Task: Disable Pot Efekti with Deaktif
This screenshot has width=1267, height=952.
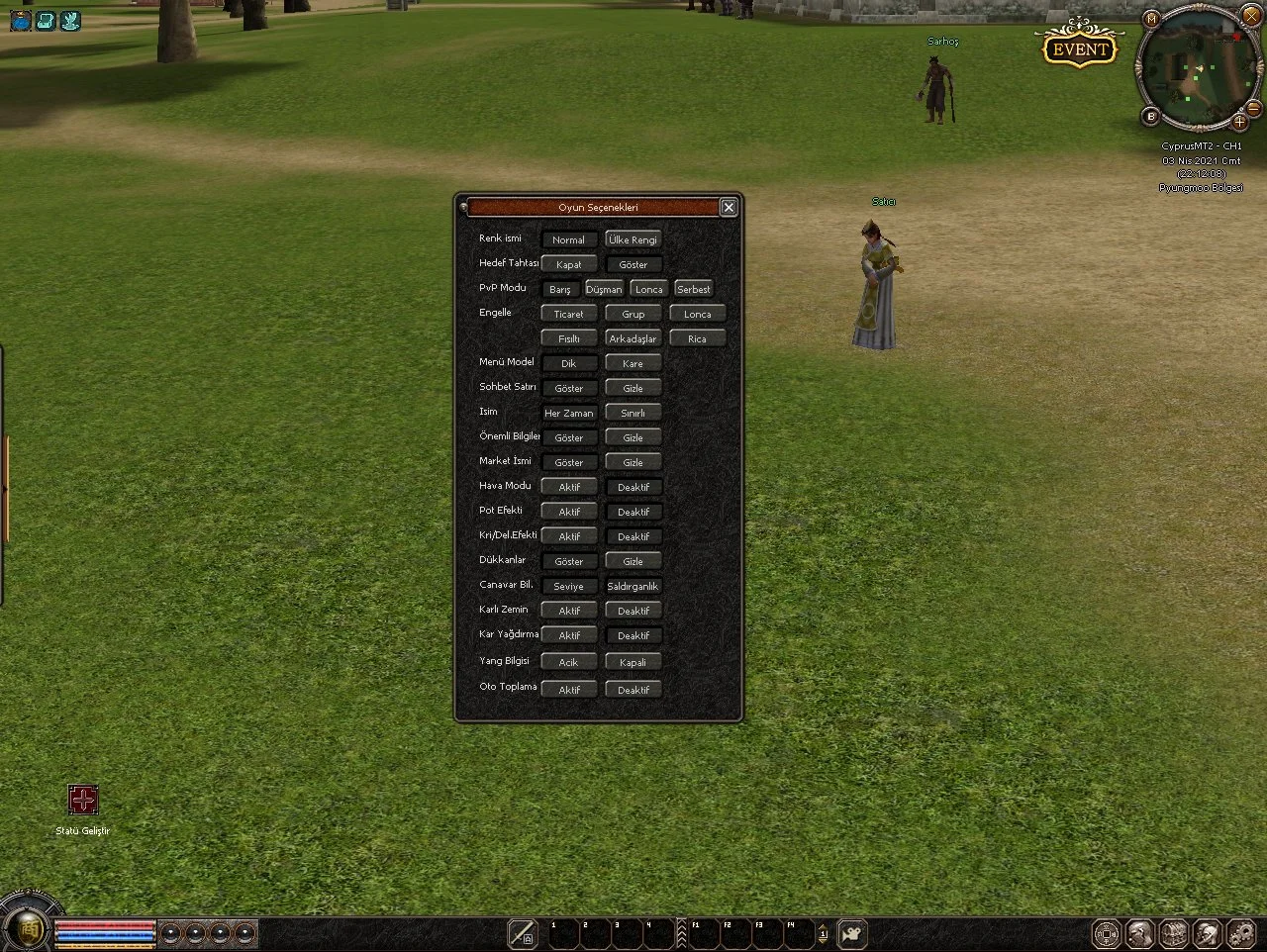Action: click(633, 512)
